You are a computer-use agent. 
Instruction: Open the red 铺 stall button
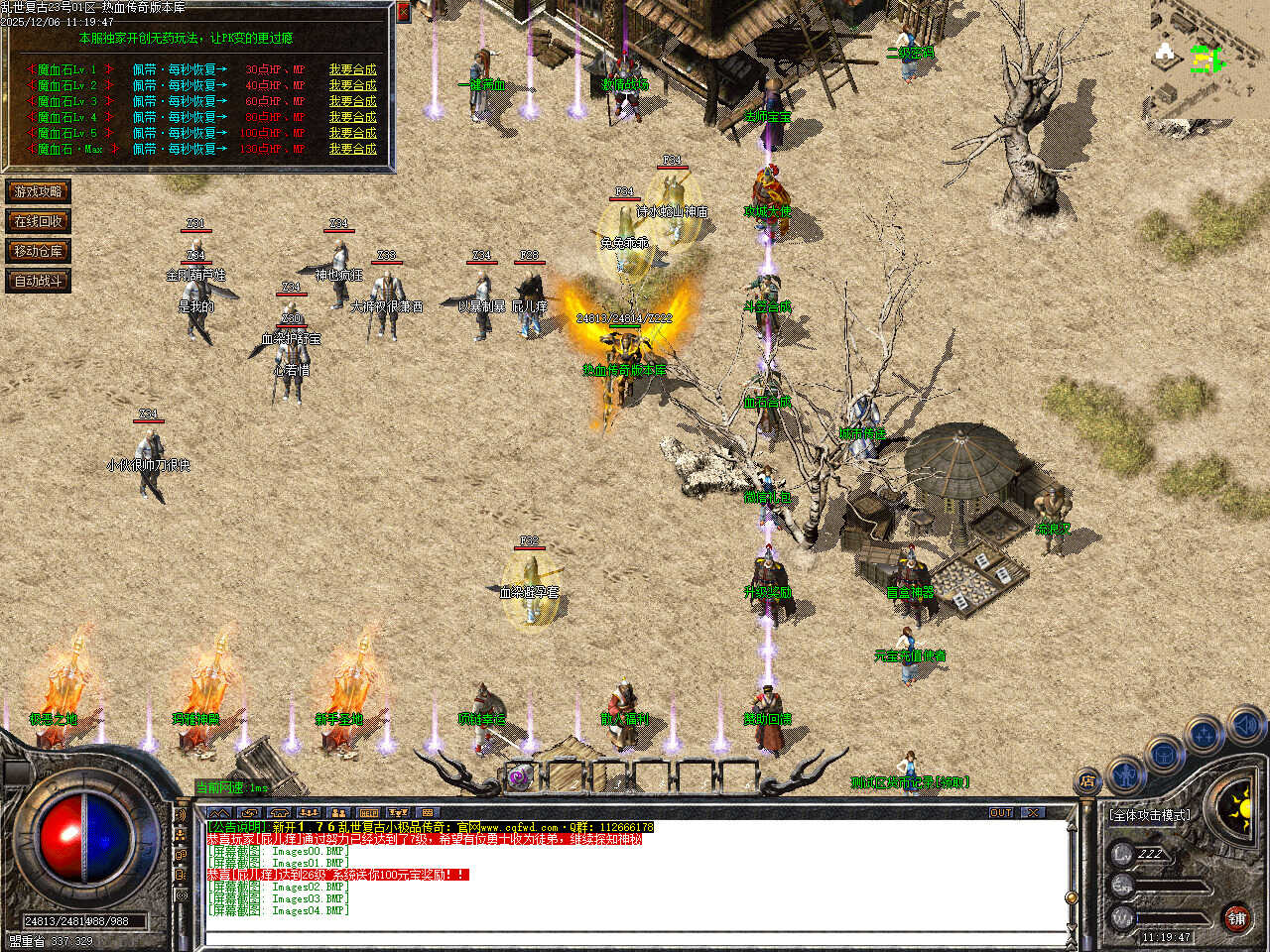tap(1236, 918)
